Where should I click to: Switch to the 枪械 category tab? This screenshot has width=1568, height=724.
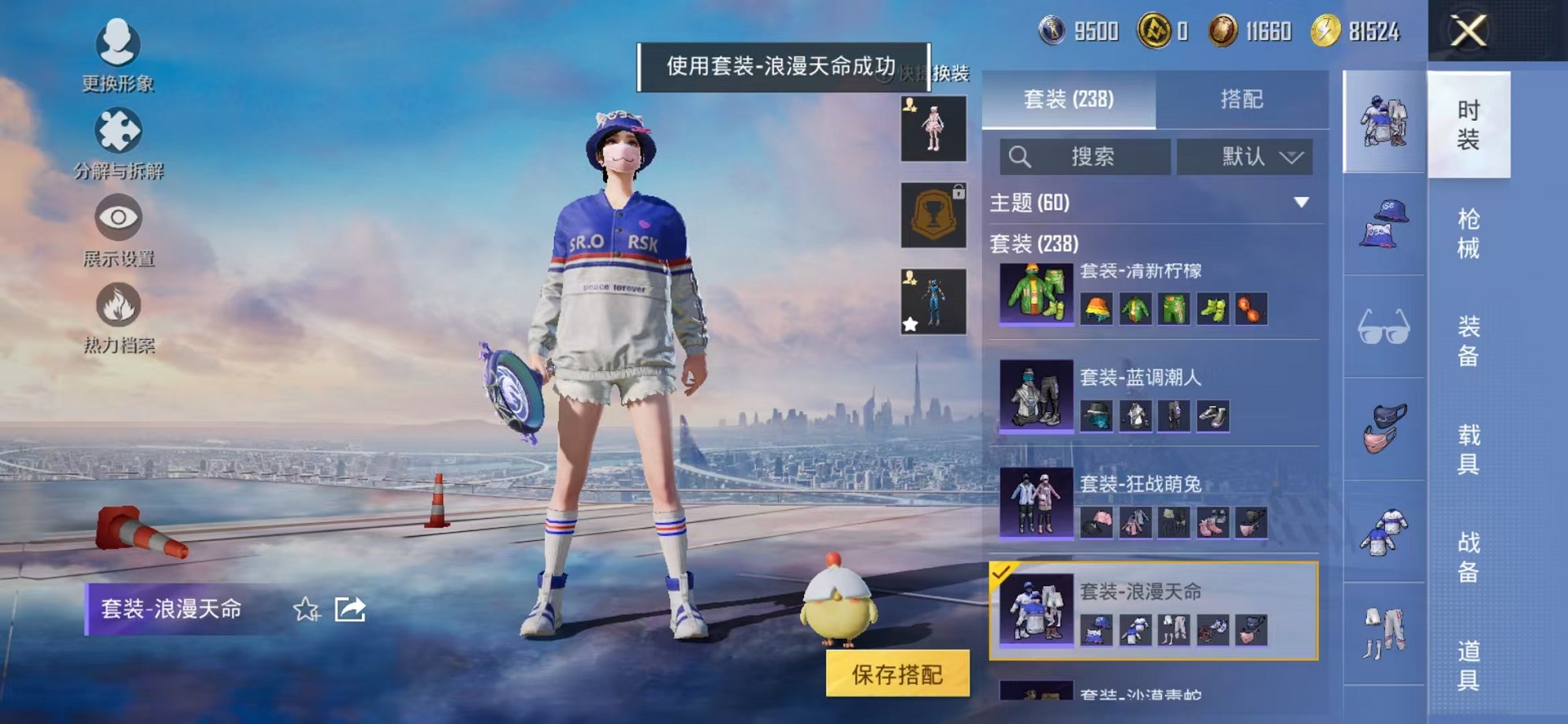tap(1471, 233)
